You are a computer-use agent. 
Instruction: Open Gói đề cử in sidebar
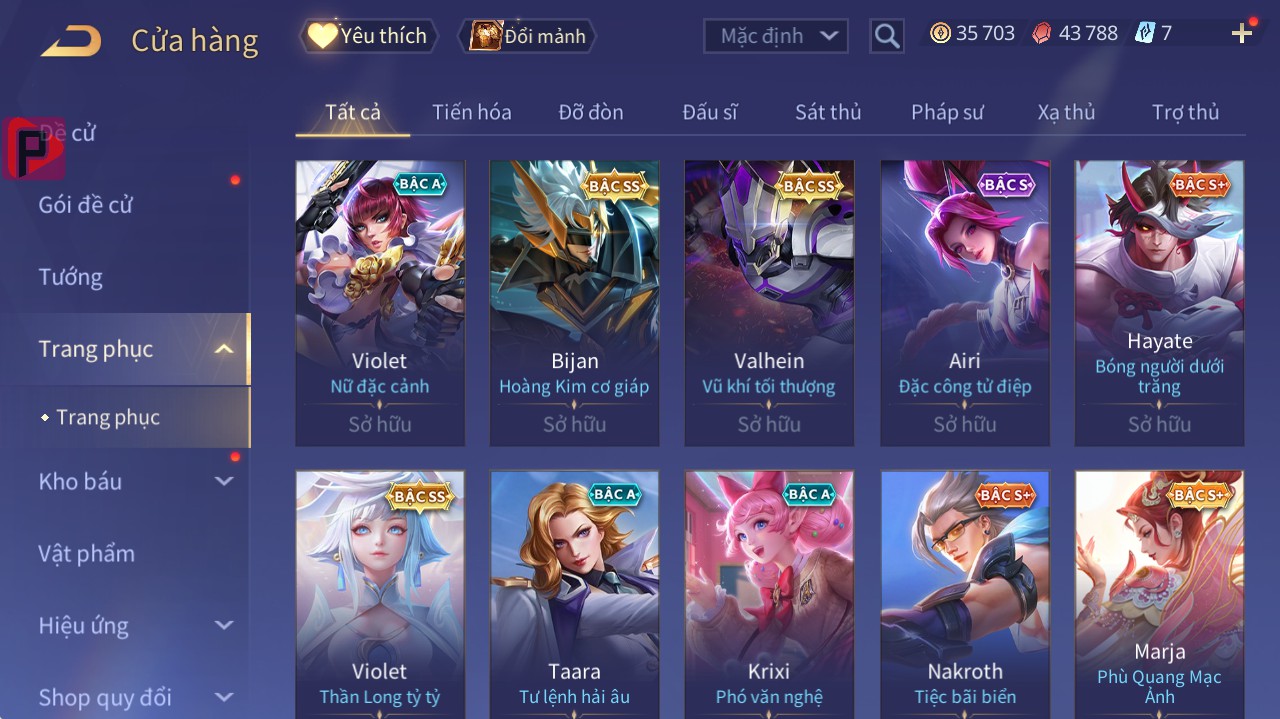point(86,205)
